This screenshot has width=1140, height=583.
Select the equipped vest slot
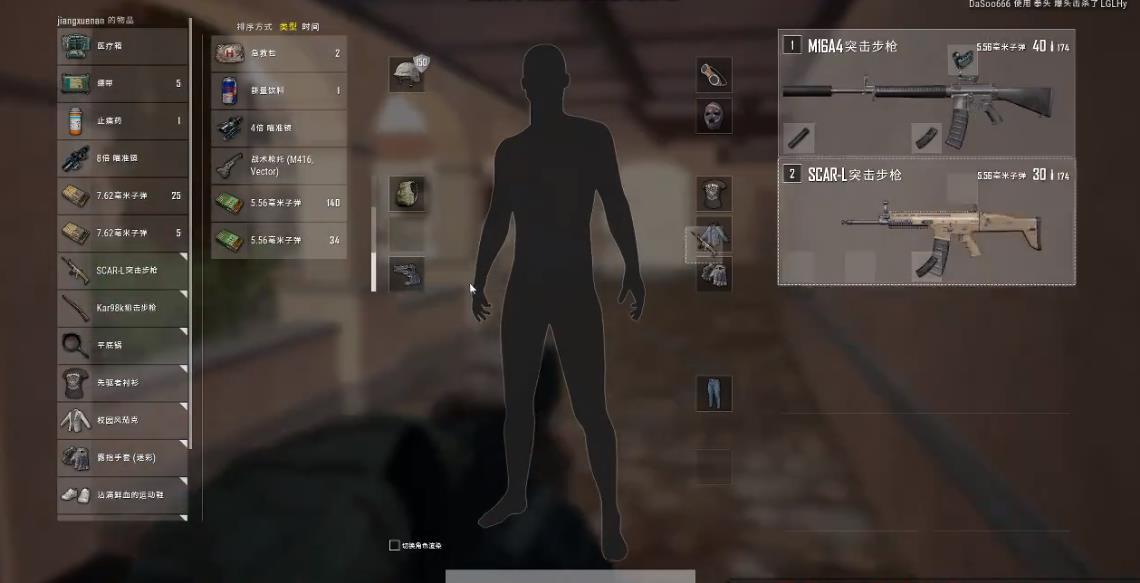(406, 194)
